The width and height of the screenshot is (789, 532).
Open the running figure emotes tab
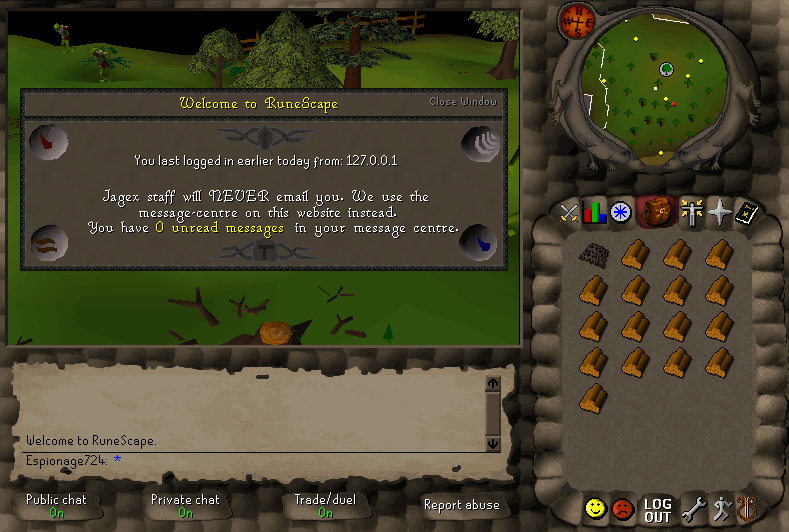[720, 509]
